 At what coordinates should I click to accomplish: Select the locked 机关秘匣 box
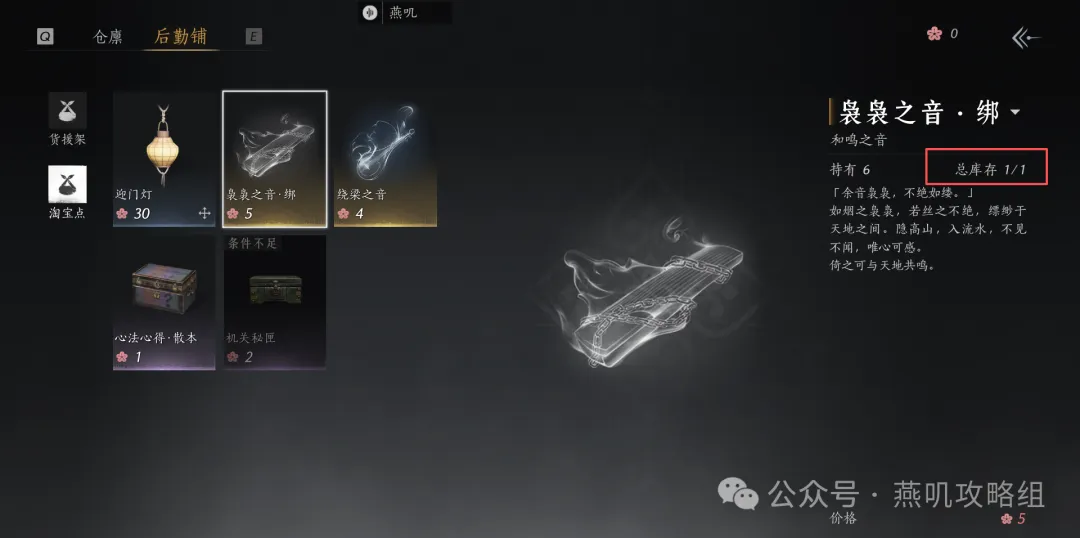click(x=275, y=302)
